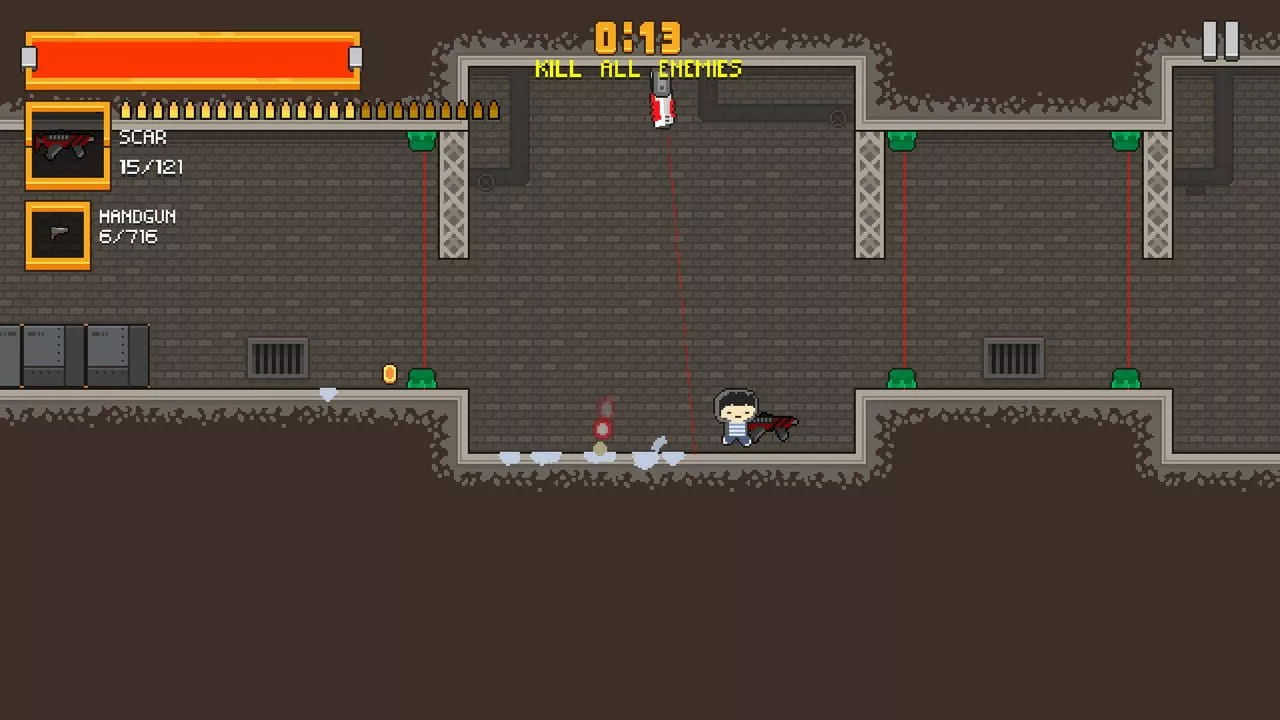Switch to the Handgun weapon slot
The height and width of the screenshot is (720, 1280).
point(58,236)
